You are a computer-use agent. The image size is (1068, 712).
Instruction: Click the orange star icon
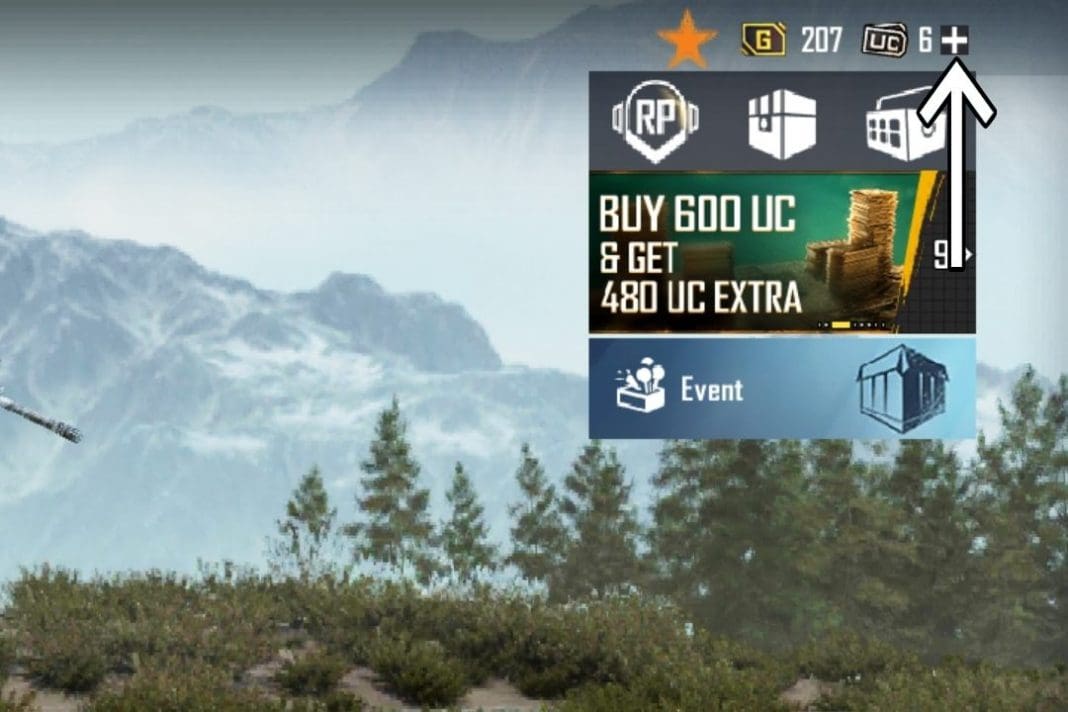click(x=687, y=42)
